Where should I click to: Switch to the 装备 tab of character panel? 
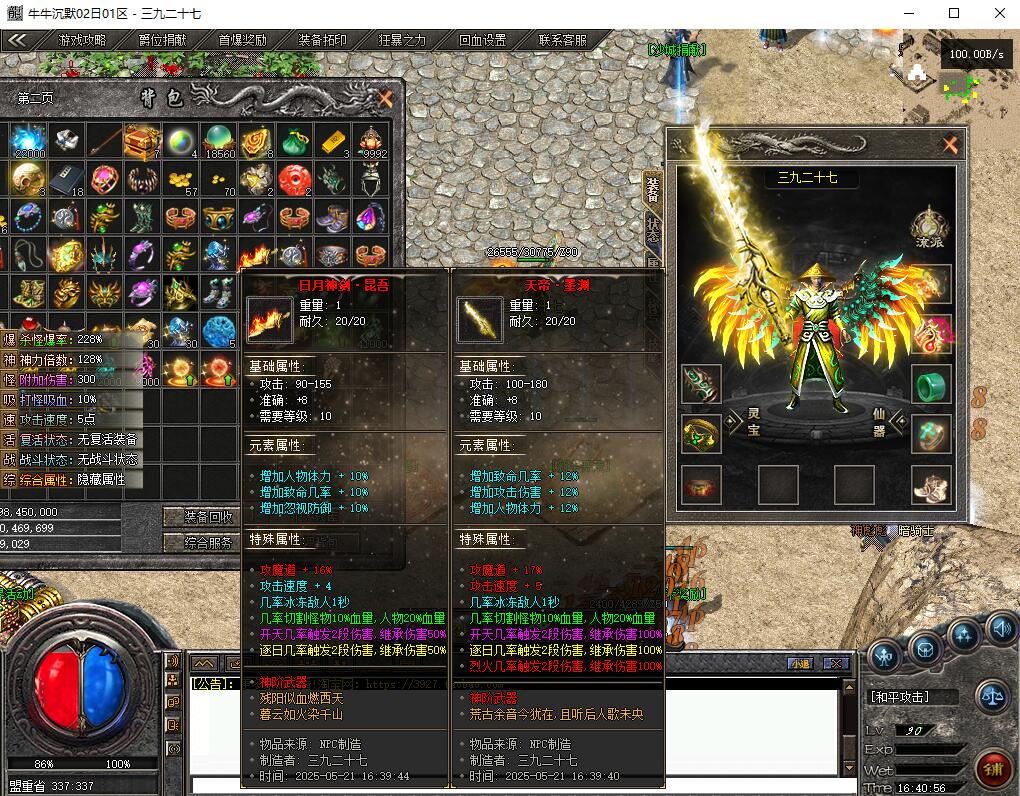652,189
